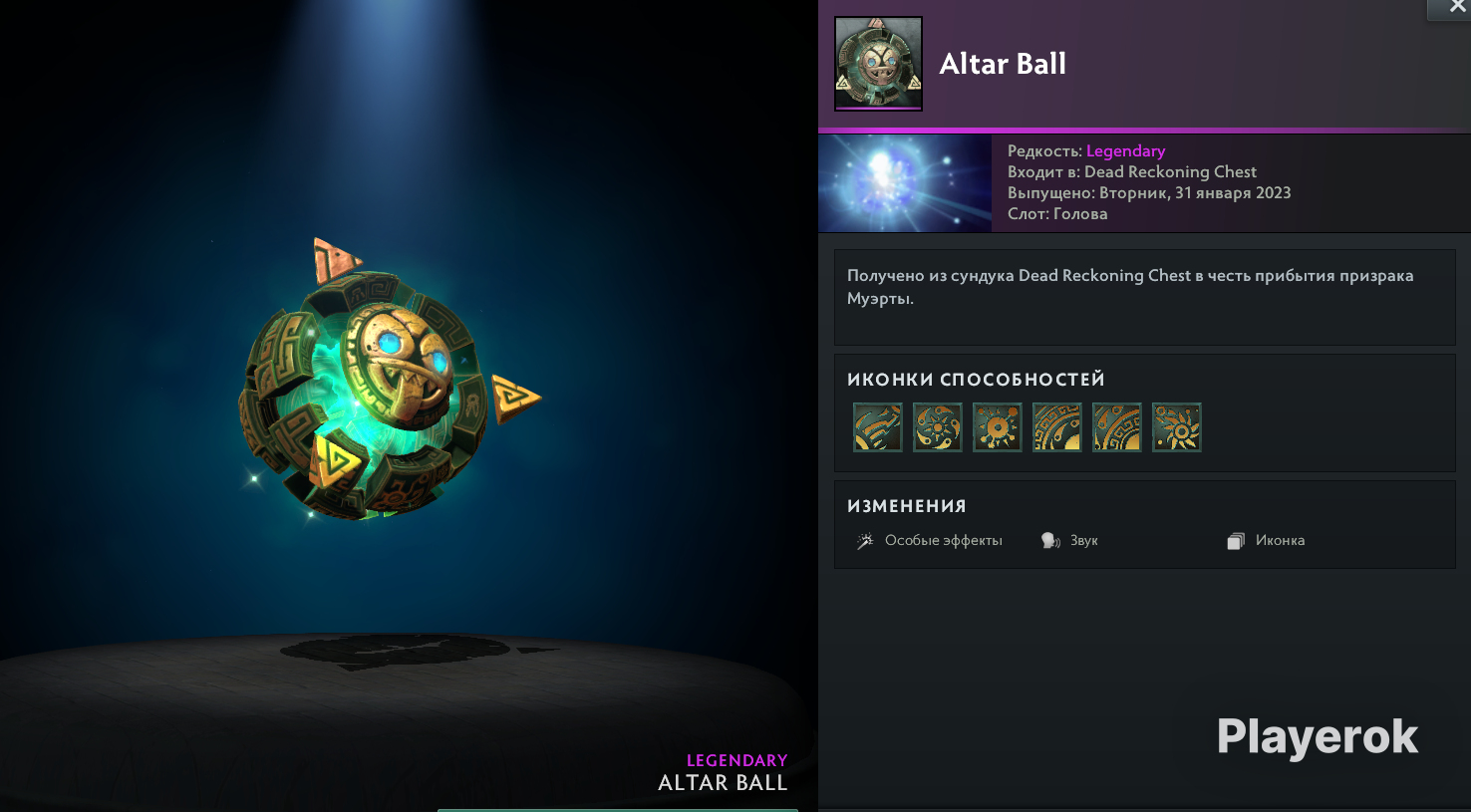Select the second ability icon with sun-swirl design
This screenshot has height=812, width=1471.
[937, 427]
